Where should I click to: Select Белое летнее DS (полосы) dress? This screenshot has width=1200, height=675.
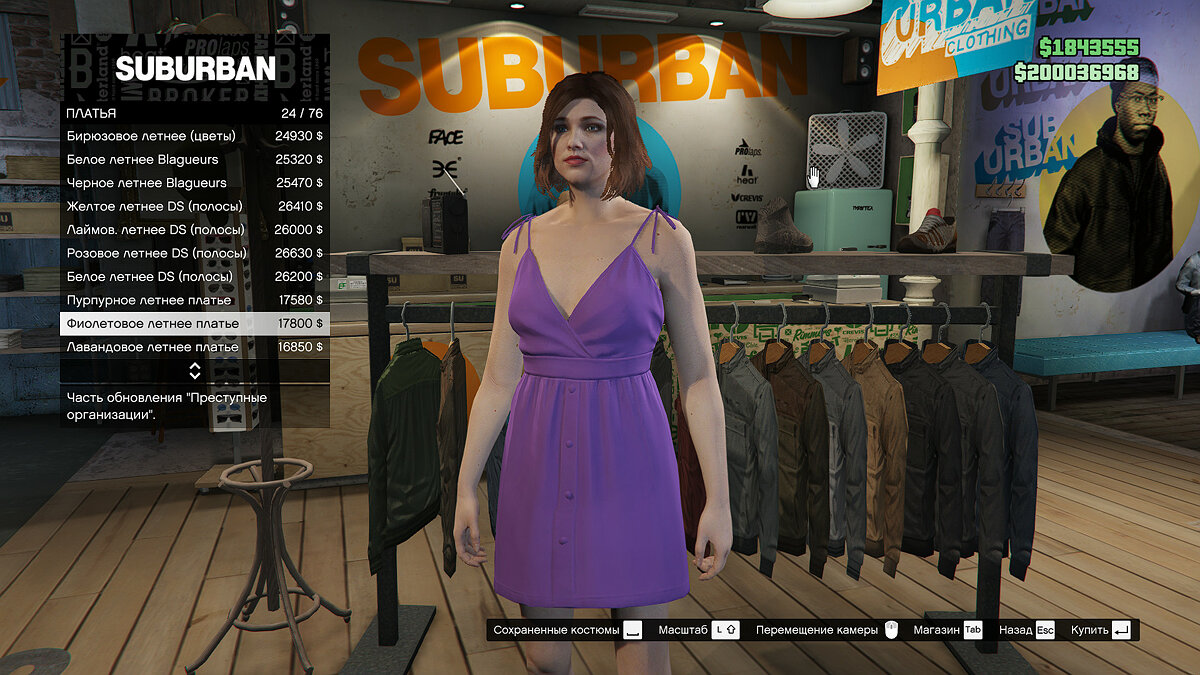[195, 276]
